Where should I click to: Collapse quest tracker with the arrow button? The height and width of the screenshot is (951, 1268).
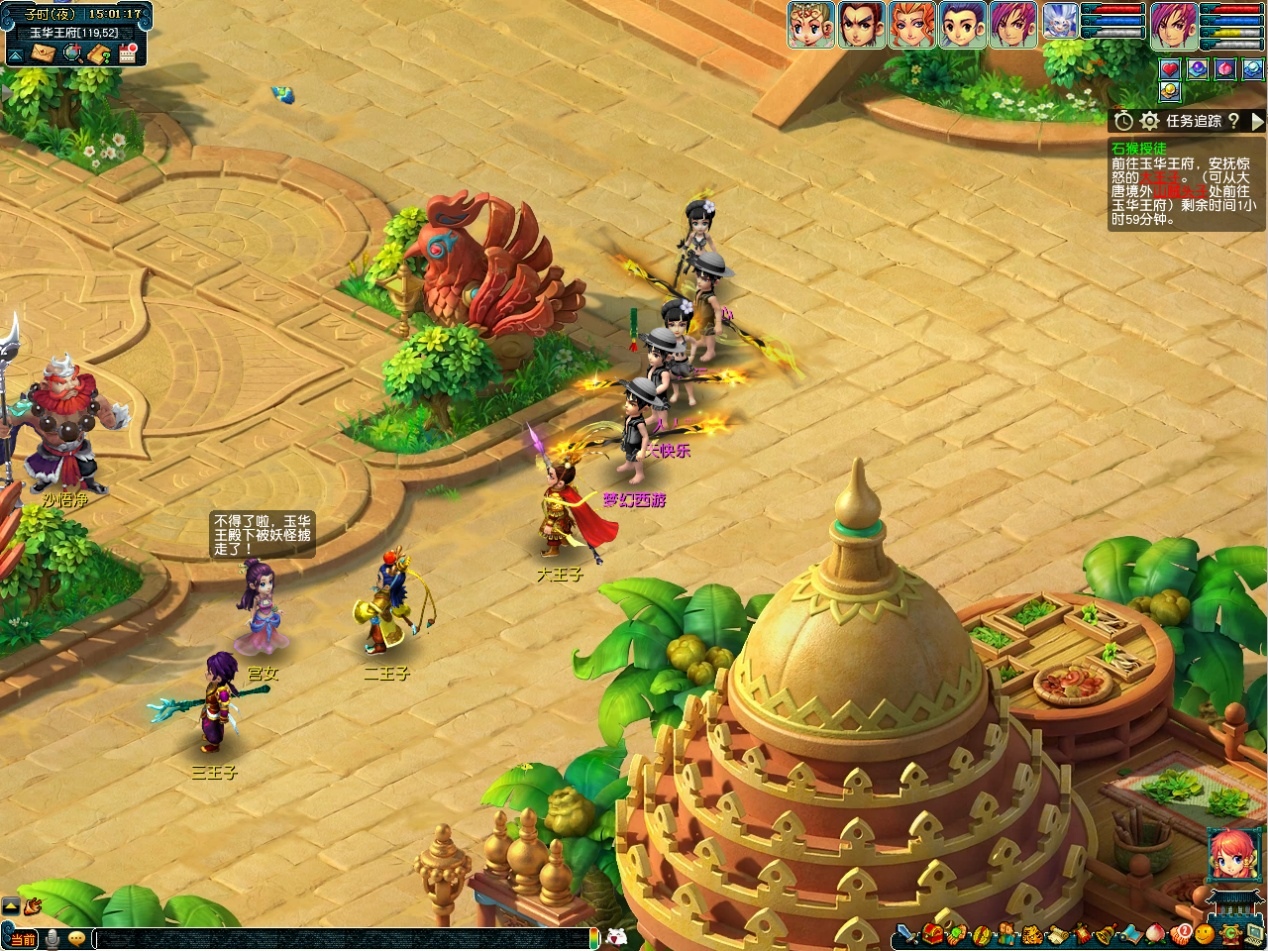(x=1258, y=121)
